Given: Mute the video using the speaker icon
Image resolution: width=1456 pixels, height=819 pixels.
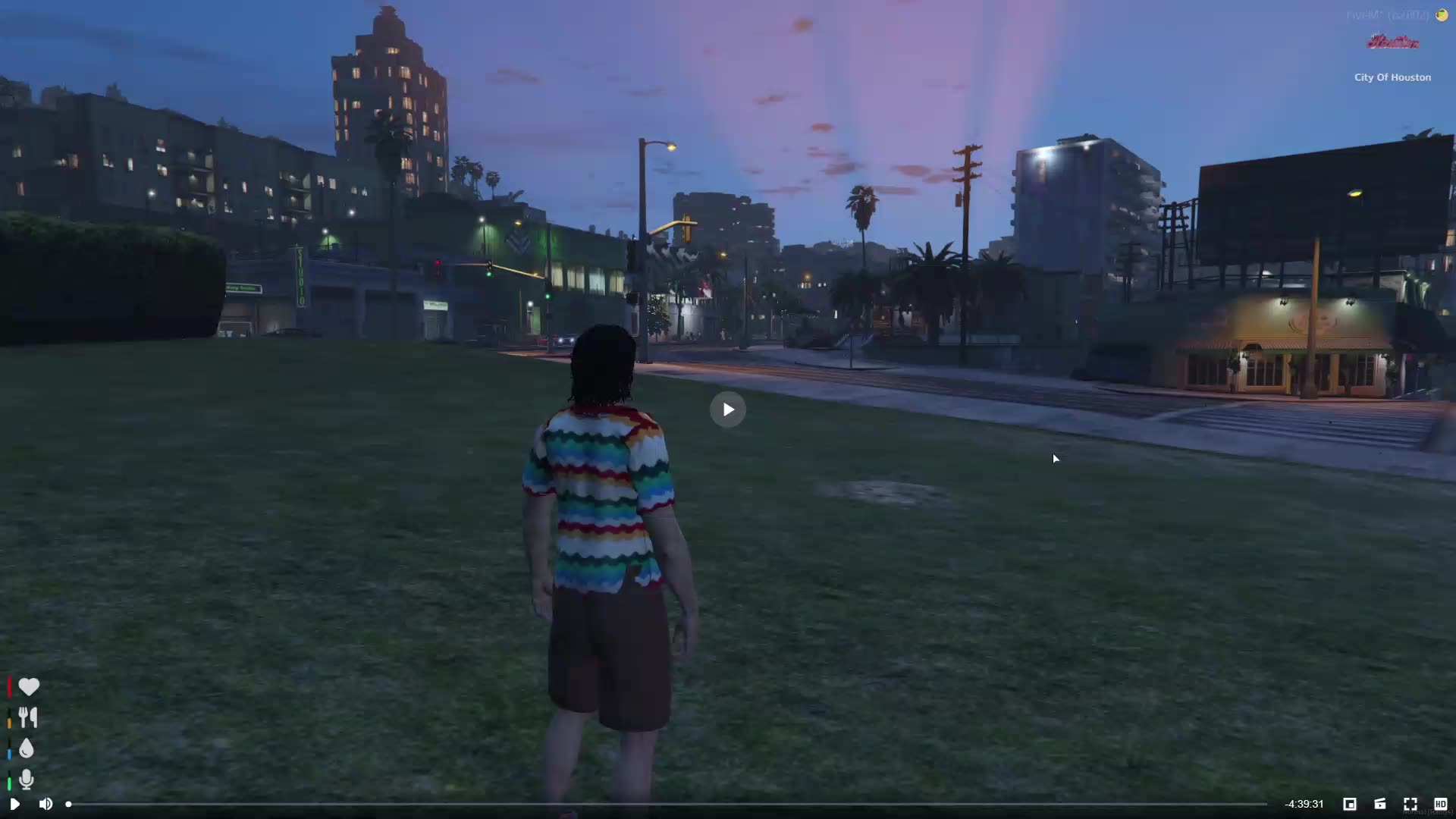Looking at the screenshot, I should 45,804.
